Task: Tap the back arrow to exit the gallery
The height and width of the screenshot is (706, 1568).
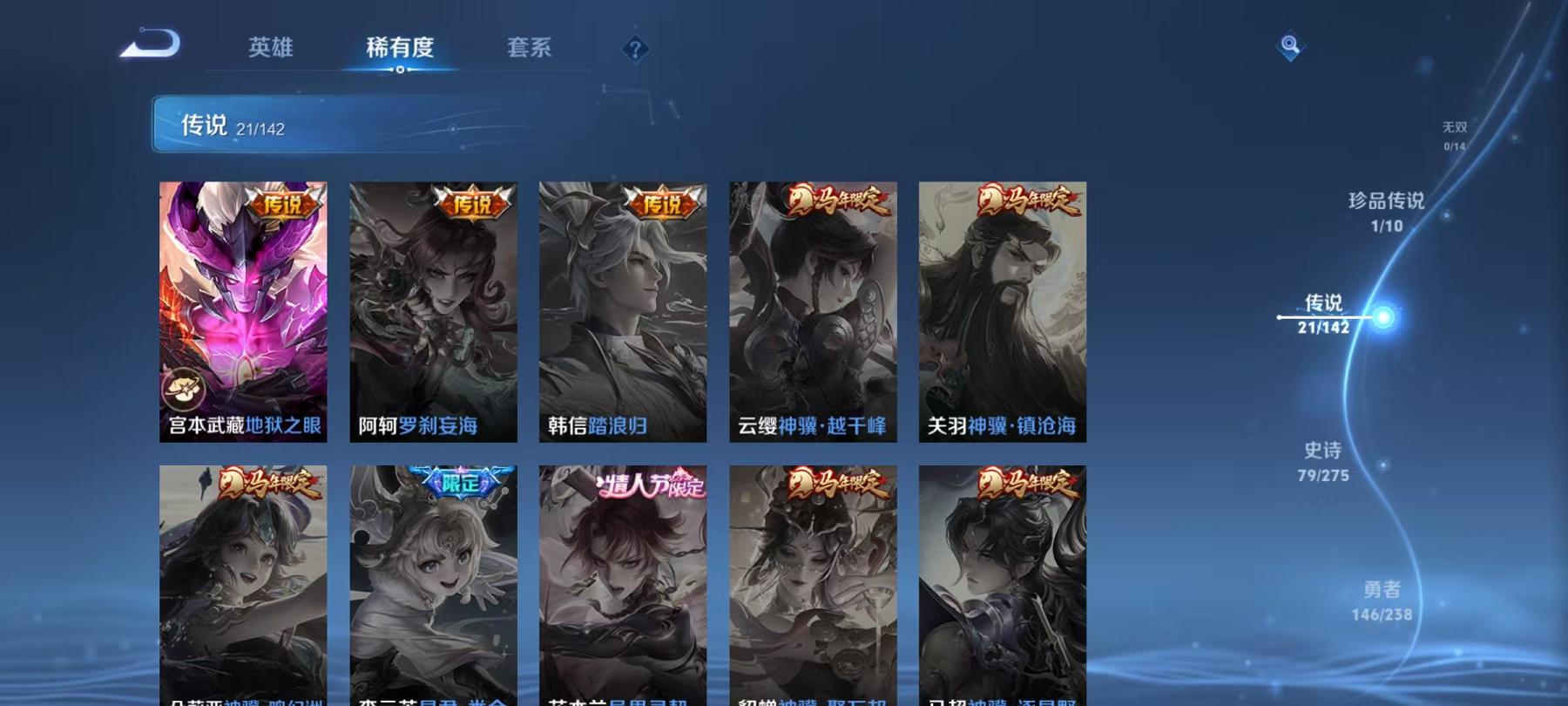Action: click(148, 44)
